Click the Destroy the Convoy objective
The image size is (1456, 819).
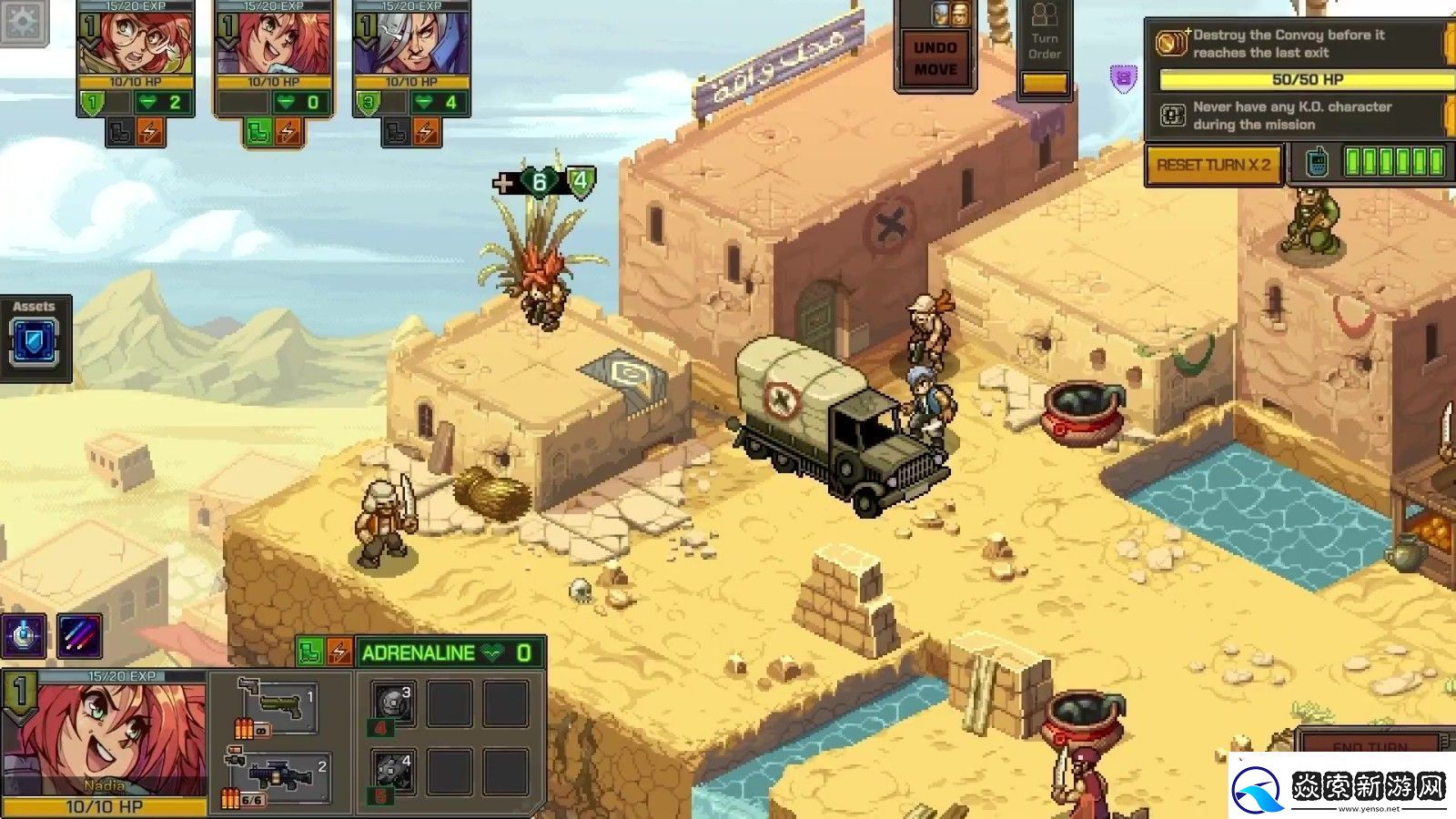(1292, 44)
